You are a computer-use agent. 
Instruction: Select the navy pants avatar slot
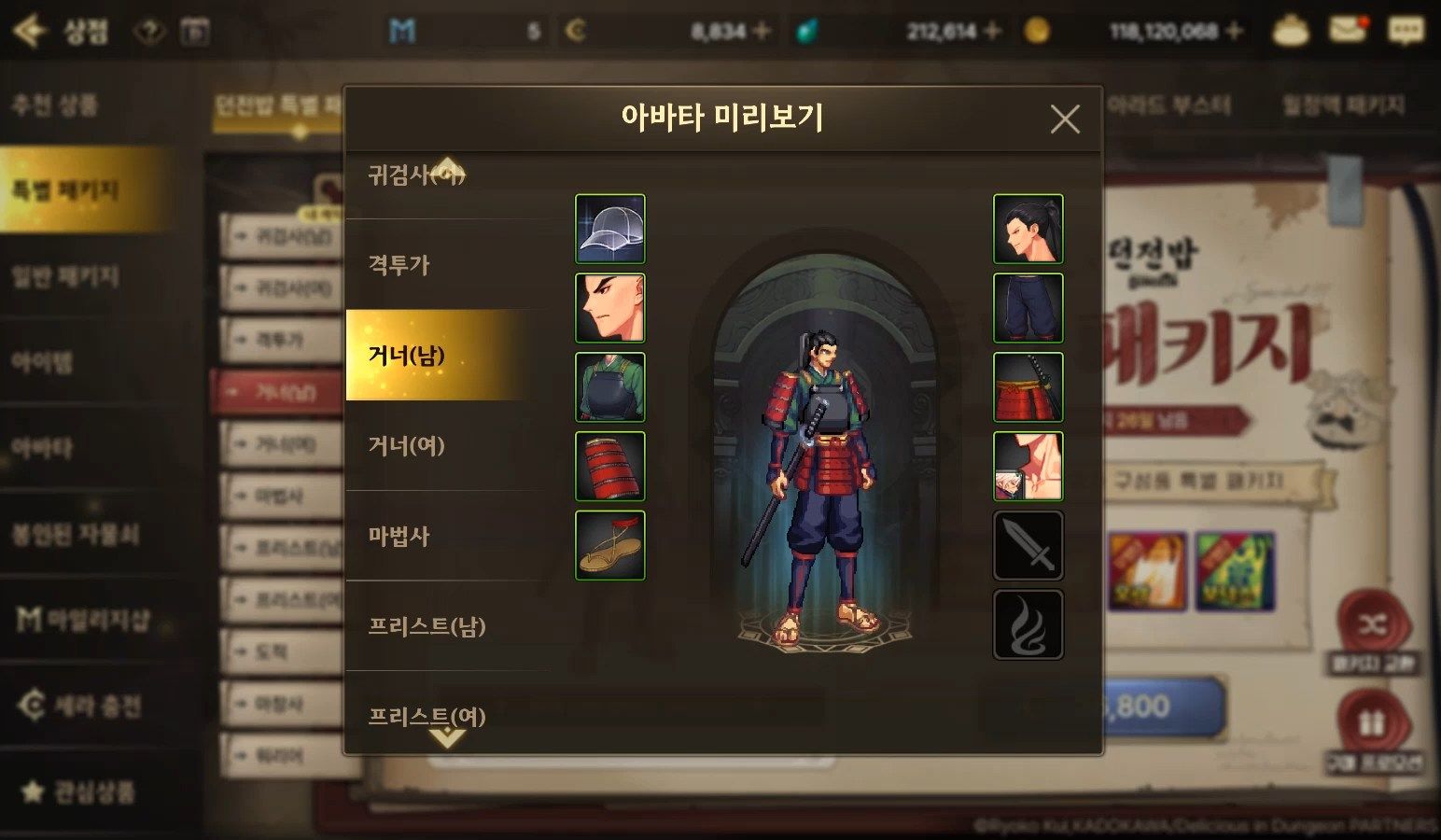(1028, 308)
